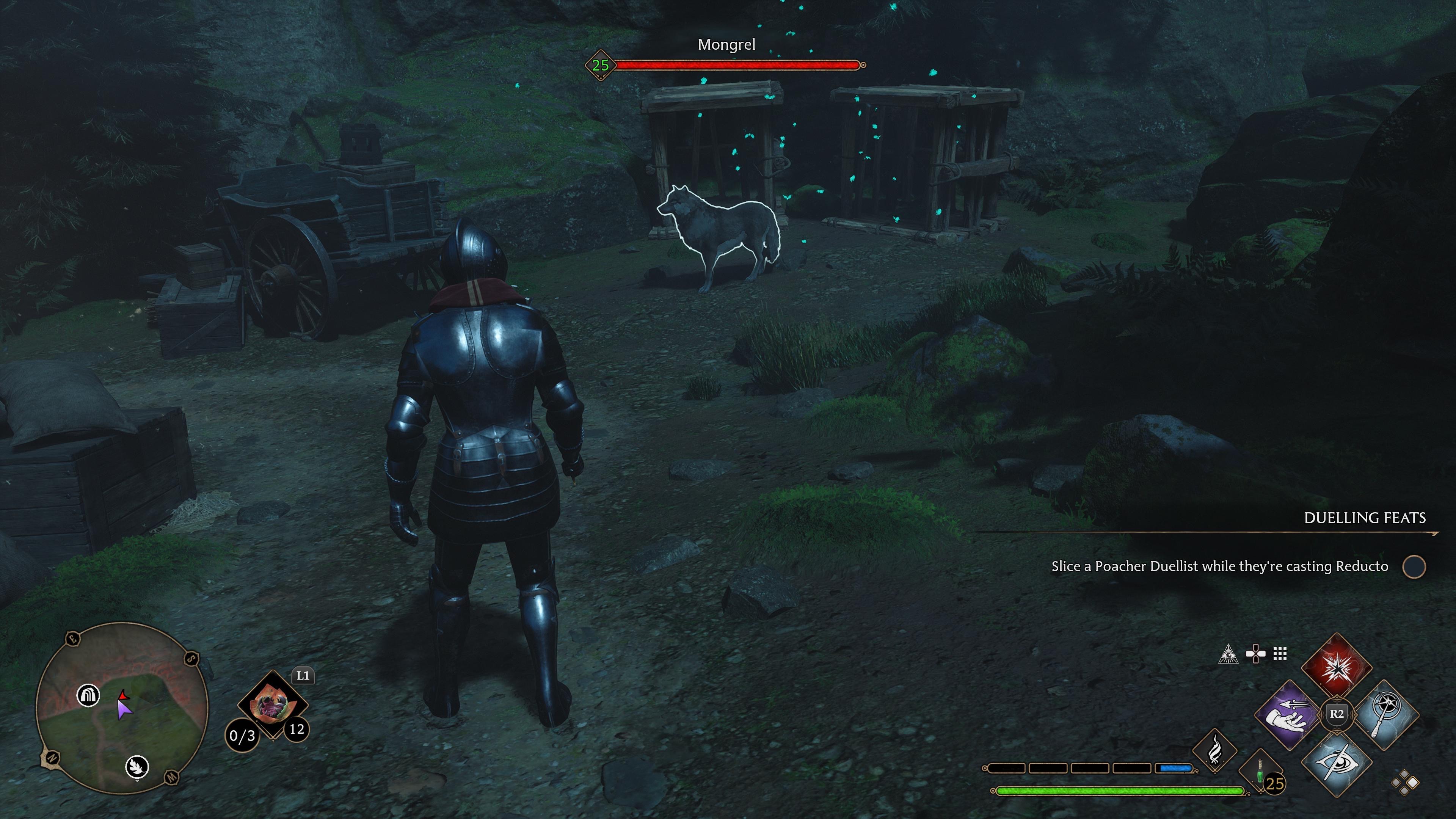Screen dimensions: 1456x819
Task: Open the circular minimap
Action: tap(121, 708)
